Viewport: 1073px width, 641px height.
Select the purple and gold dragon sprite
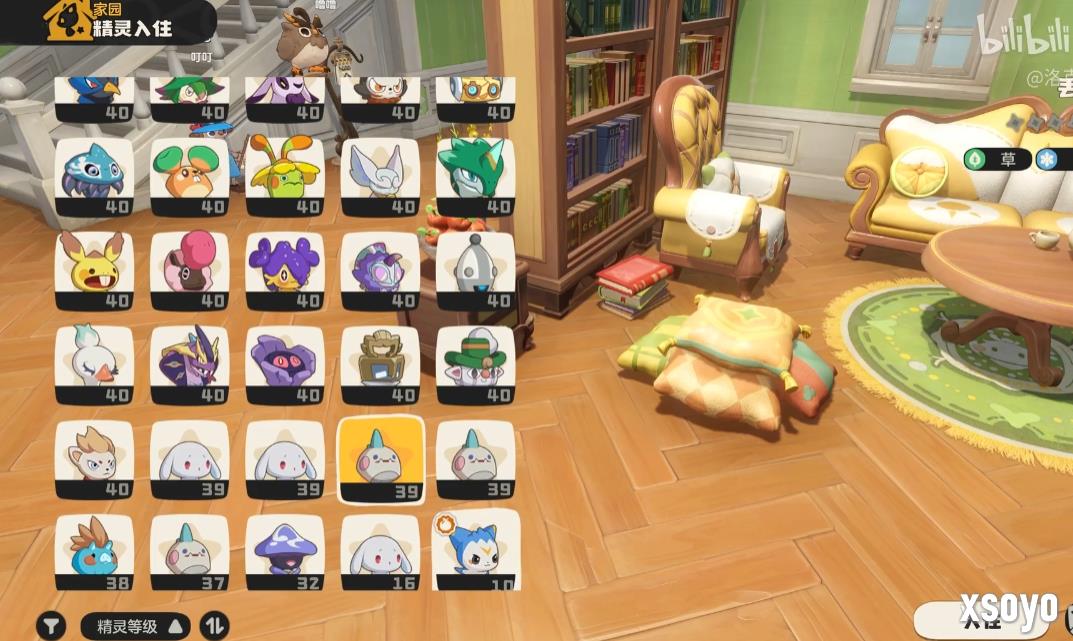point(189,364)
